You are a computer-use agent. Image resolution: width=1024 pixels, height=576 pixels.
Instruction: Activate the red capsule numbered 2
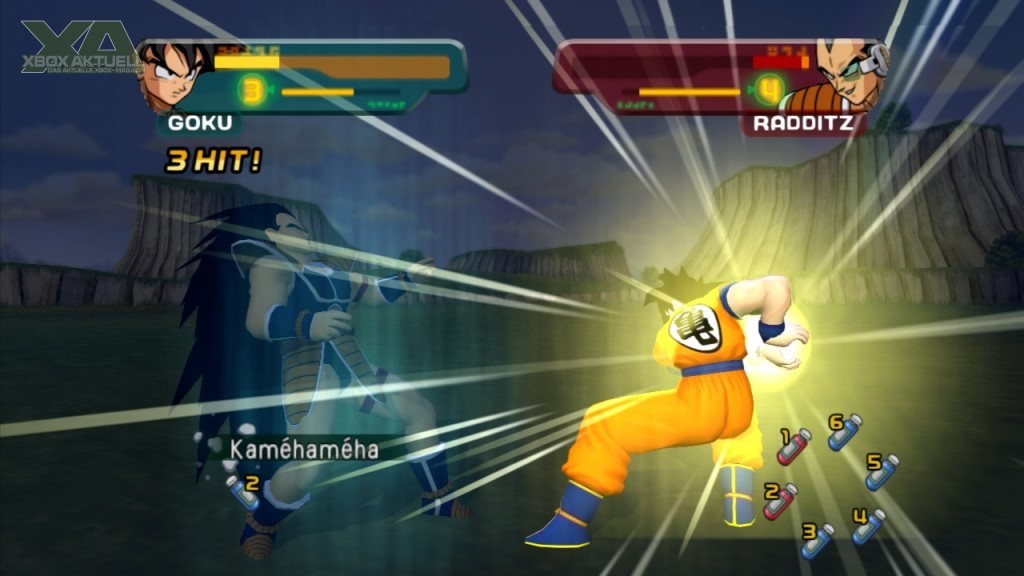click(x=781, y=500)
